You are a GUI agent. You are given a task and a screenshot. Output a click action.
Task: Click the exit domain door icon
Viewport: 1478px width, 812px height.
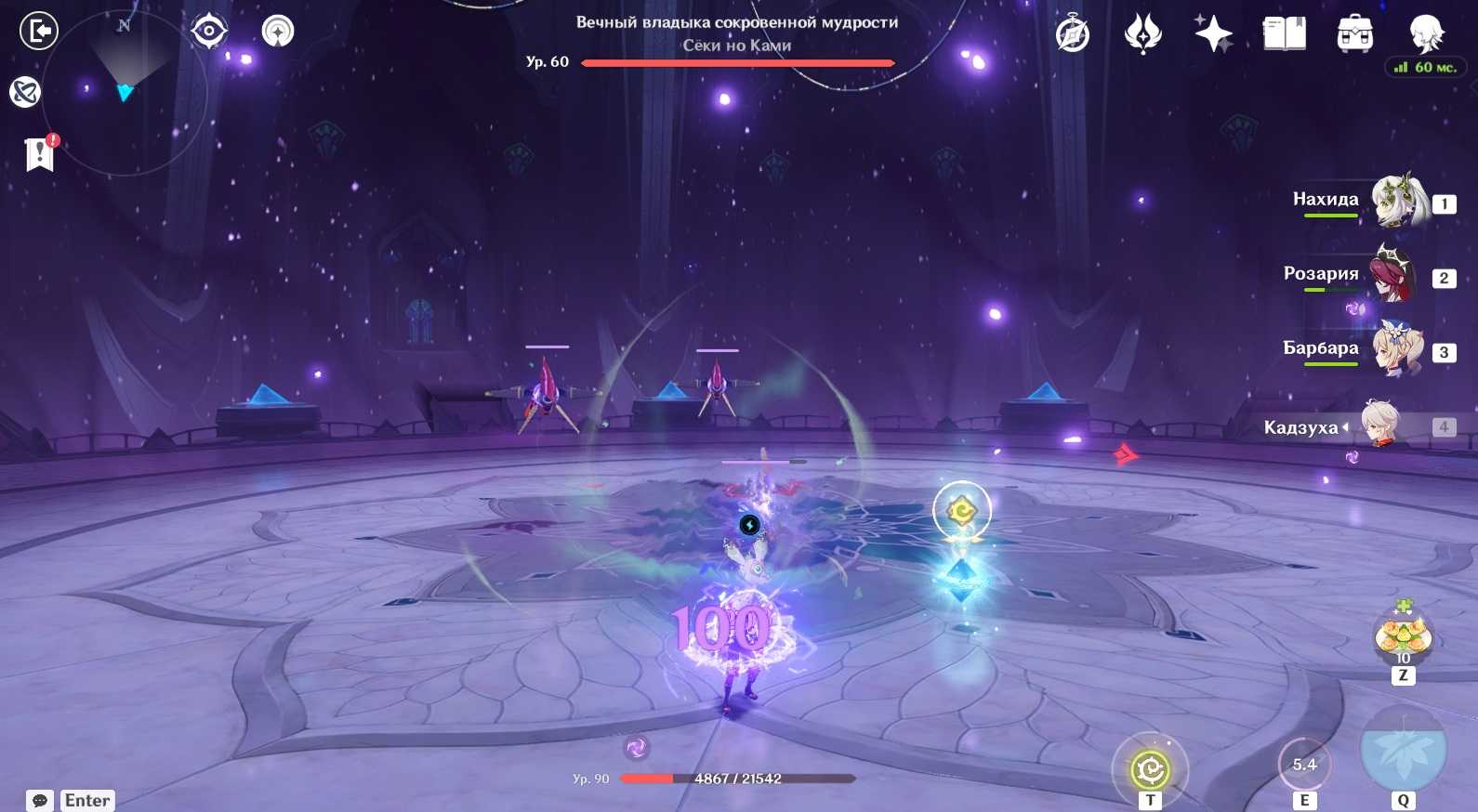tap(39, 32)
